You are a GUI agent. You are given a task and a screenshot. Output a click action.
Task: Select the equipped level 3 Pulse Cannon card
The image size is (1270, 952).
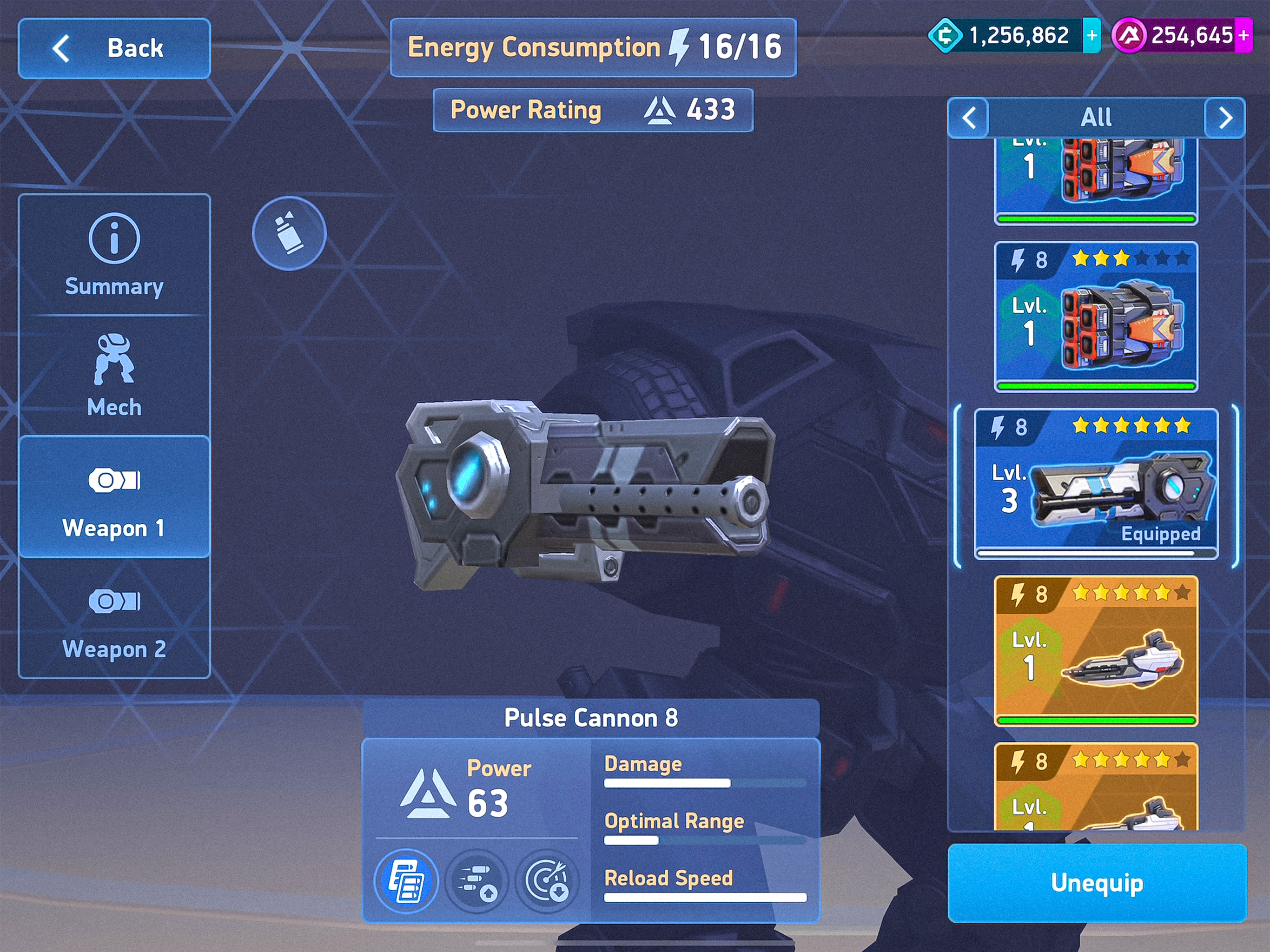pyautogui.click(x=1096, y=483)
